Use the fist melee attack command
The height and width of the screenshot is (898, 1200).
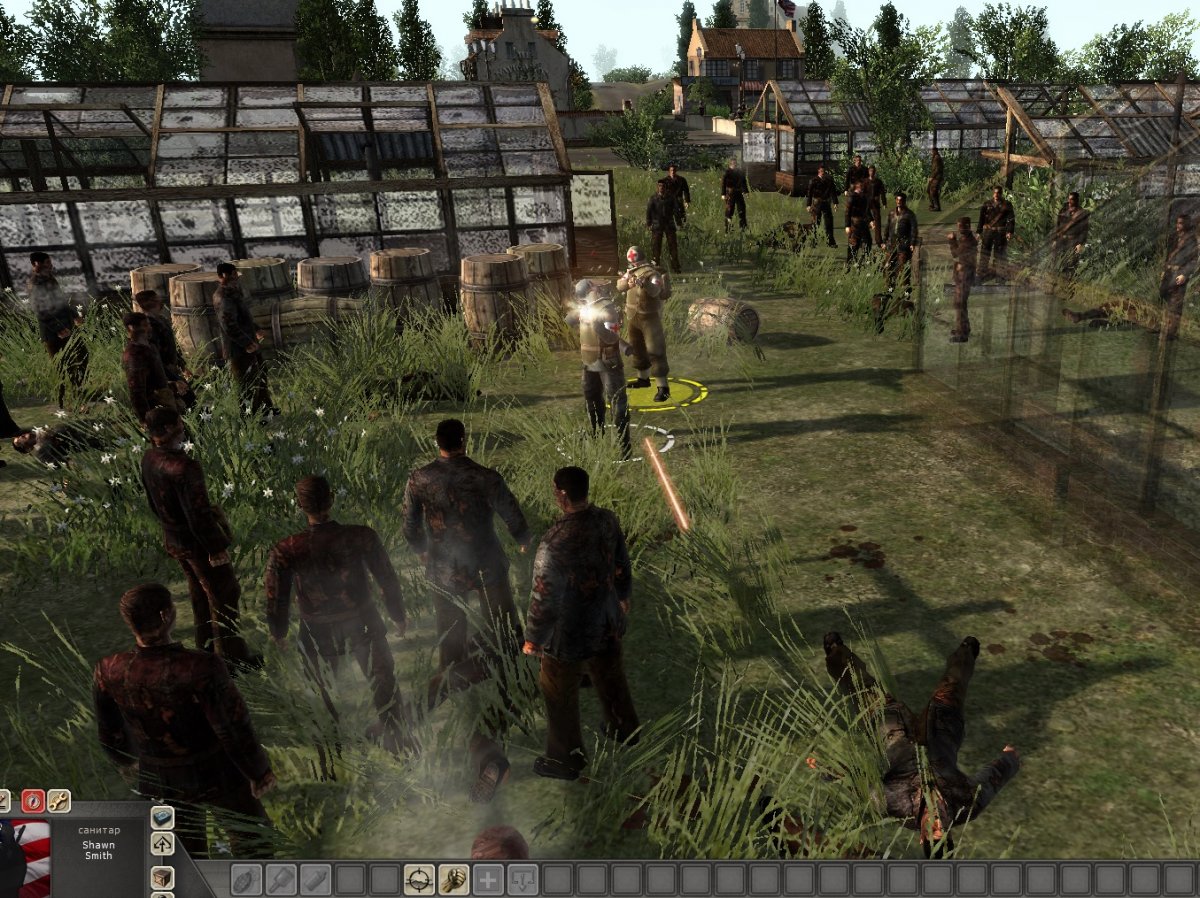454,879
